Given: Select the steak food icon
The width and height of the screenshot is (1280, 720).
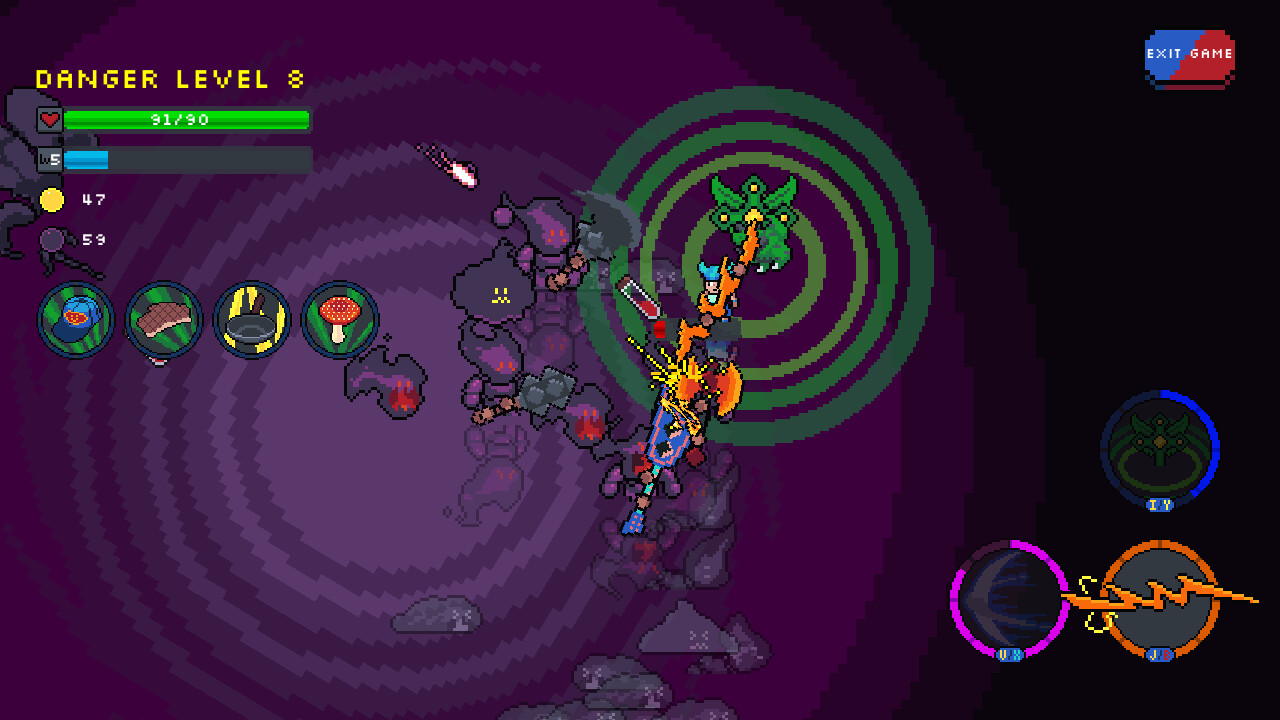Looking at the screenshot, I should (163, 320).
